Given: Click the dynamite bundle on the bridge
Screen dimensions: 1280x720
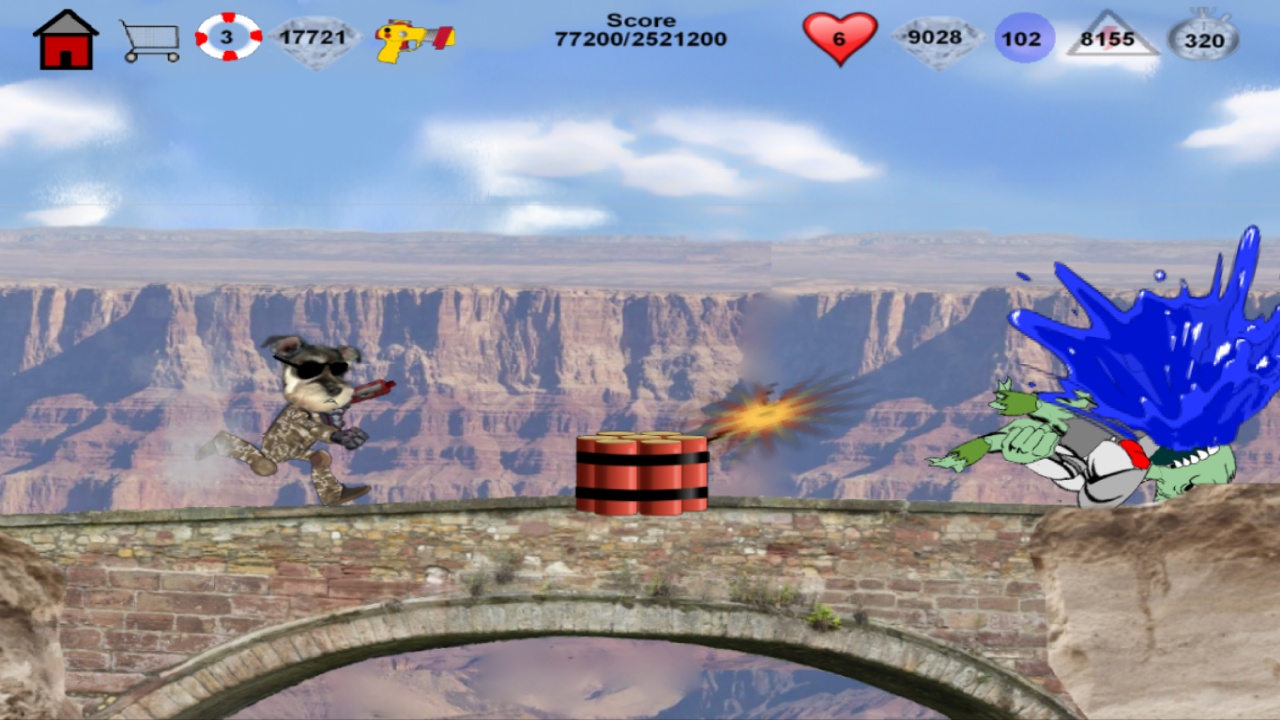Looking at the screenshot, I should [640, 470].
